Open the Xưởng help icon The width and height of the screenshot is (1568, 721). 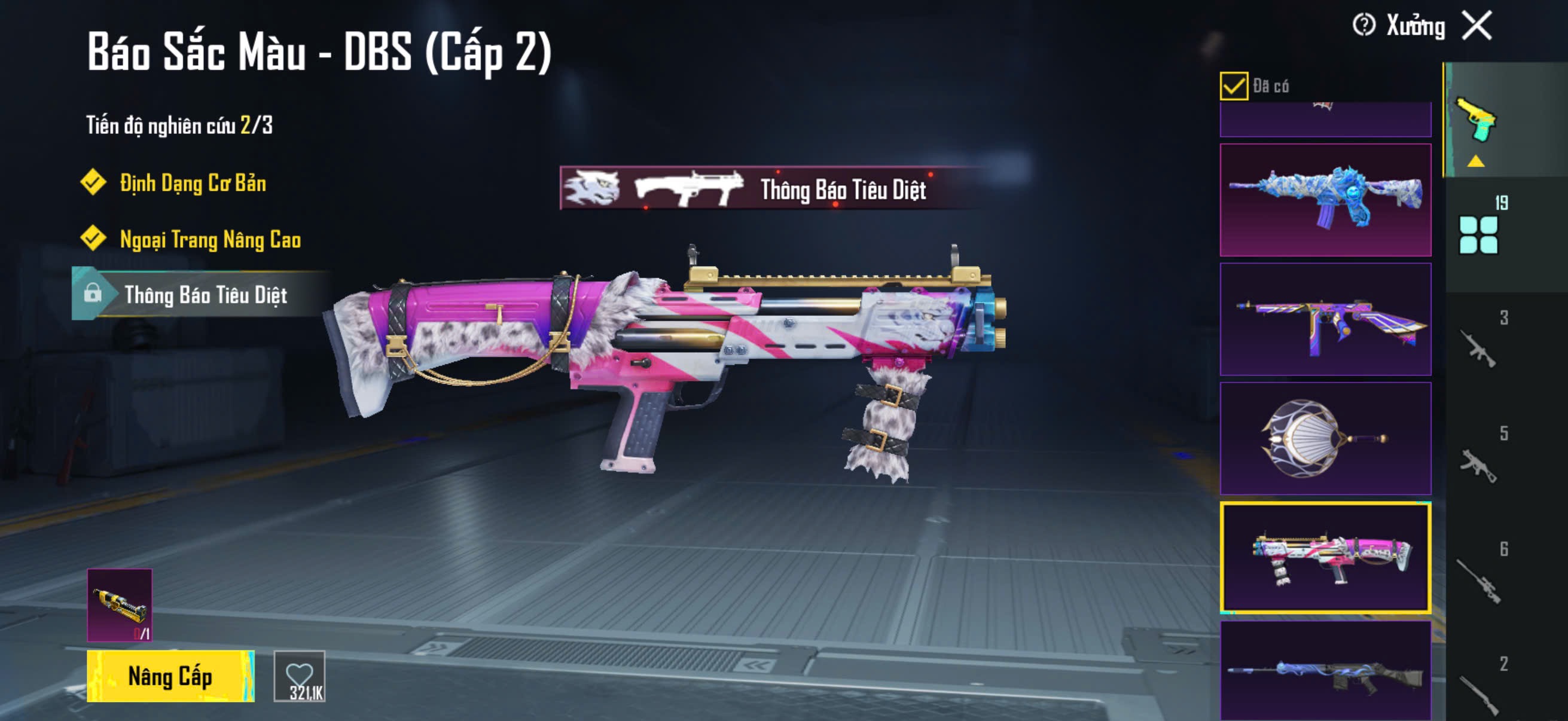point(1363,26)
